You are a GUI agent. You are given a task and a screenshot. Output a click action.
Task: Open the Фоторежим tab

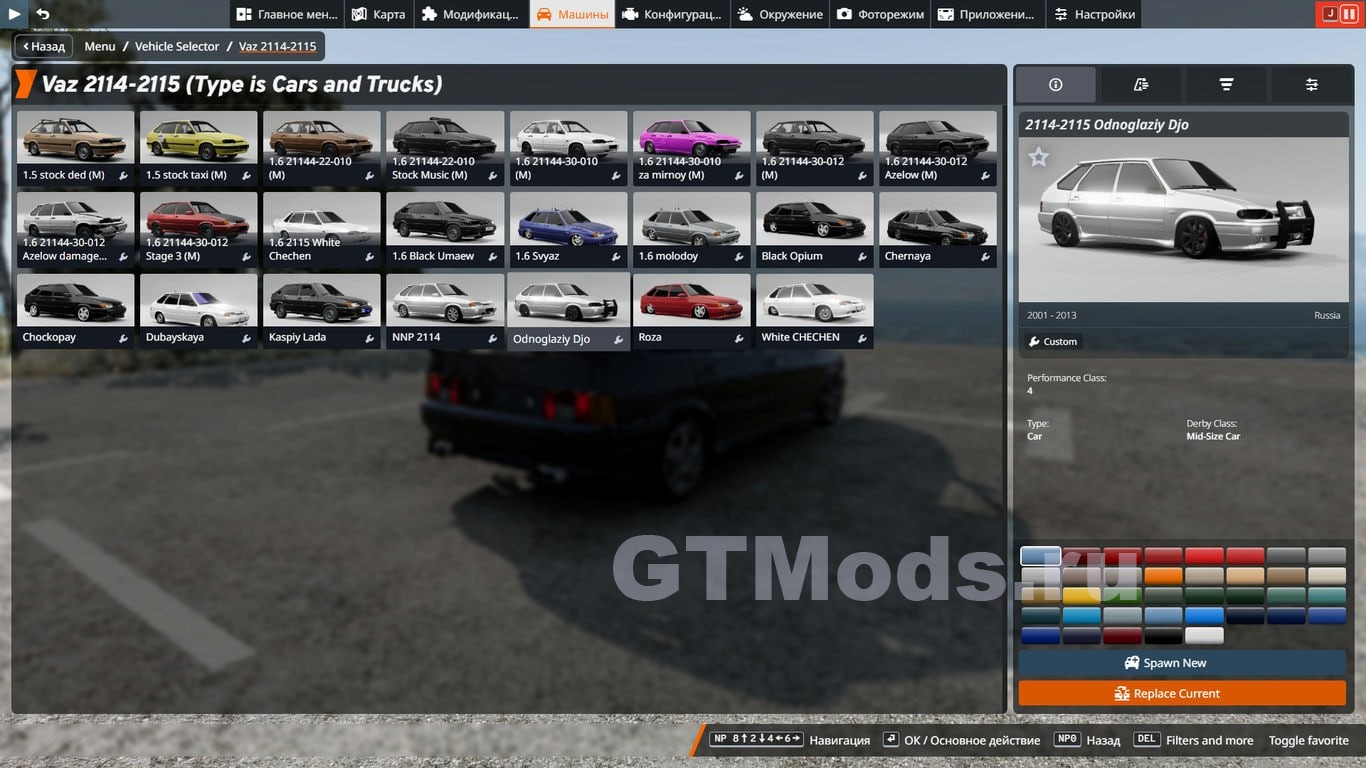coord(881,14)
